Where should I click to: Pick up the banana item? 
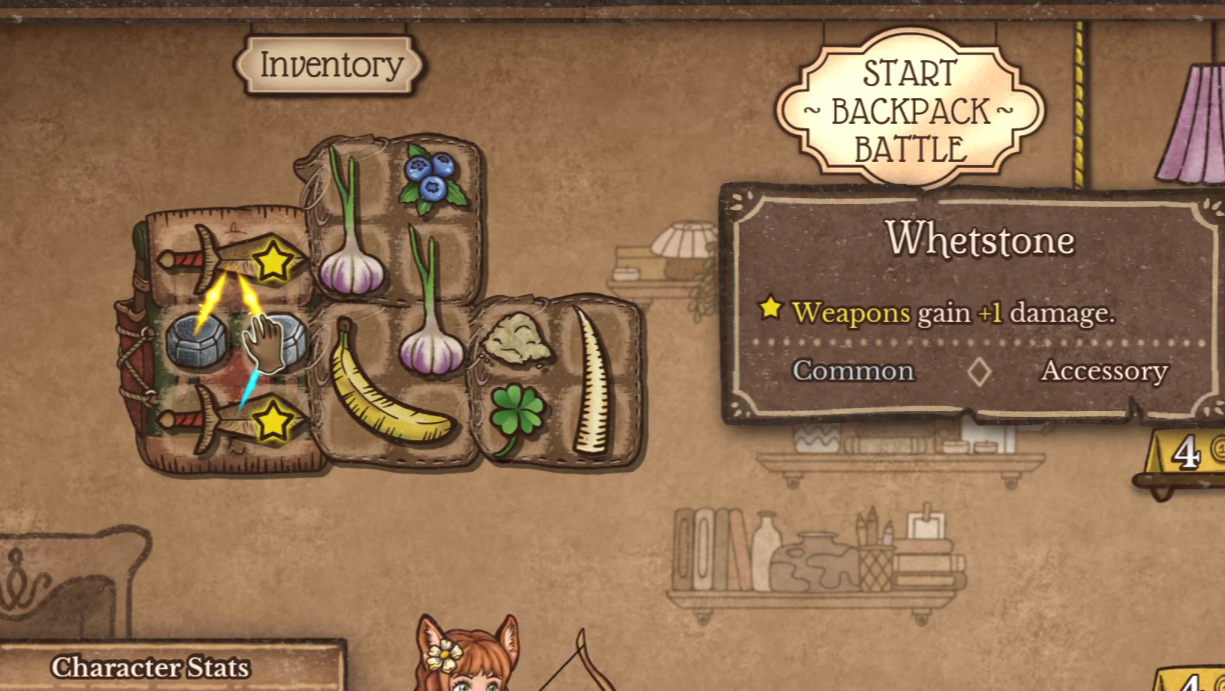(386, 385)
